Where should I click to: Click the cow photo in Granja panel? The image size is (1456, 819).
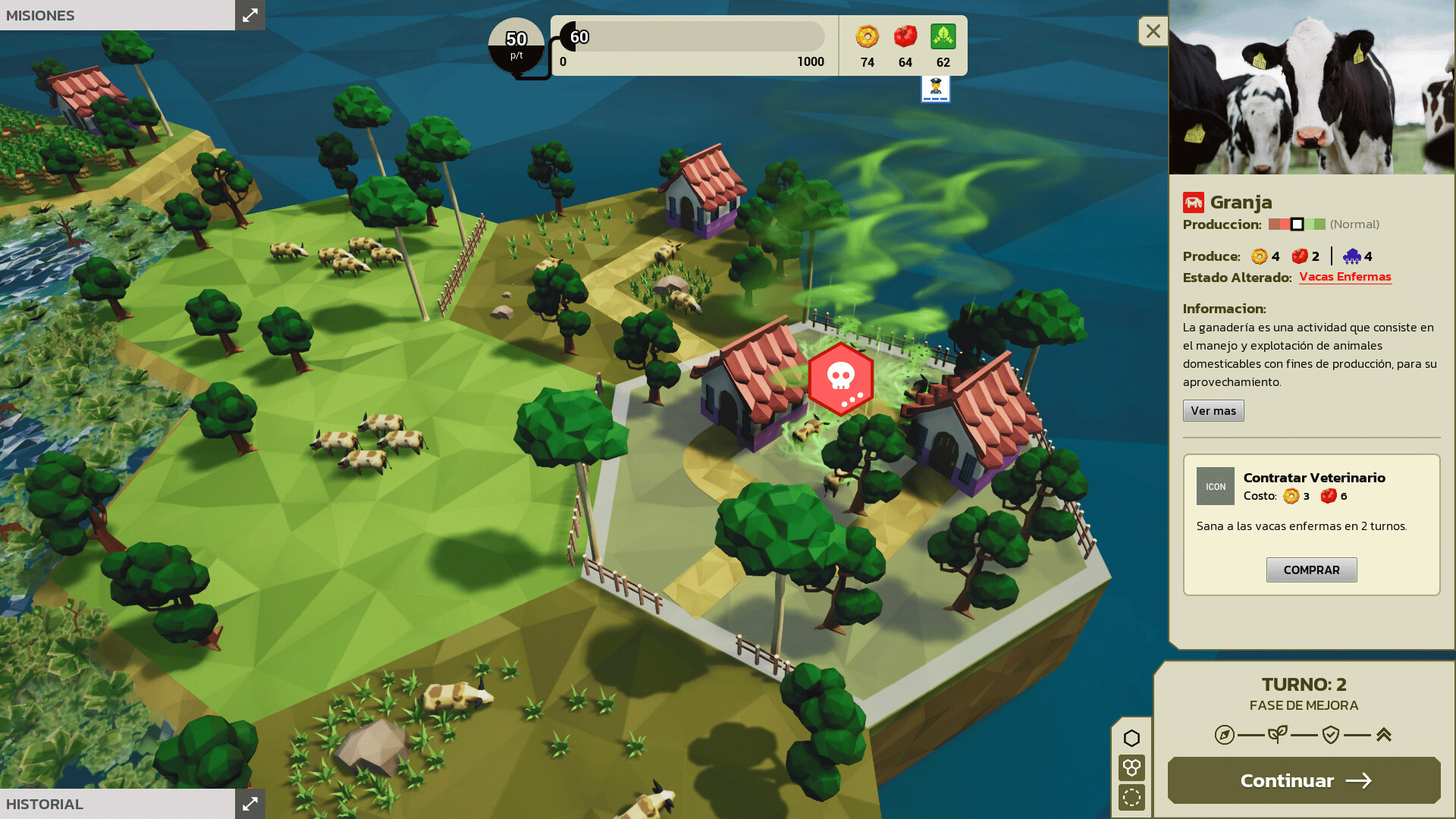(x=1311, y=87)
